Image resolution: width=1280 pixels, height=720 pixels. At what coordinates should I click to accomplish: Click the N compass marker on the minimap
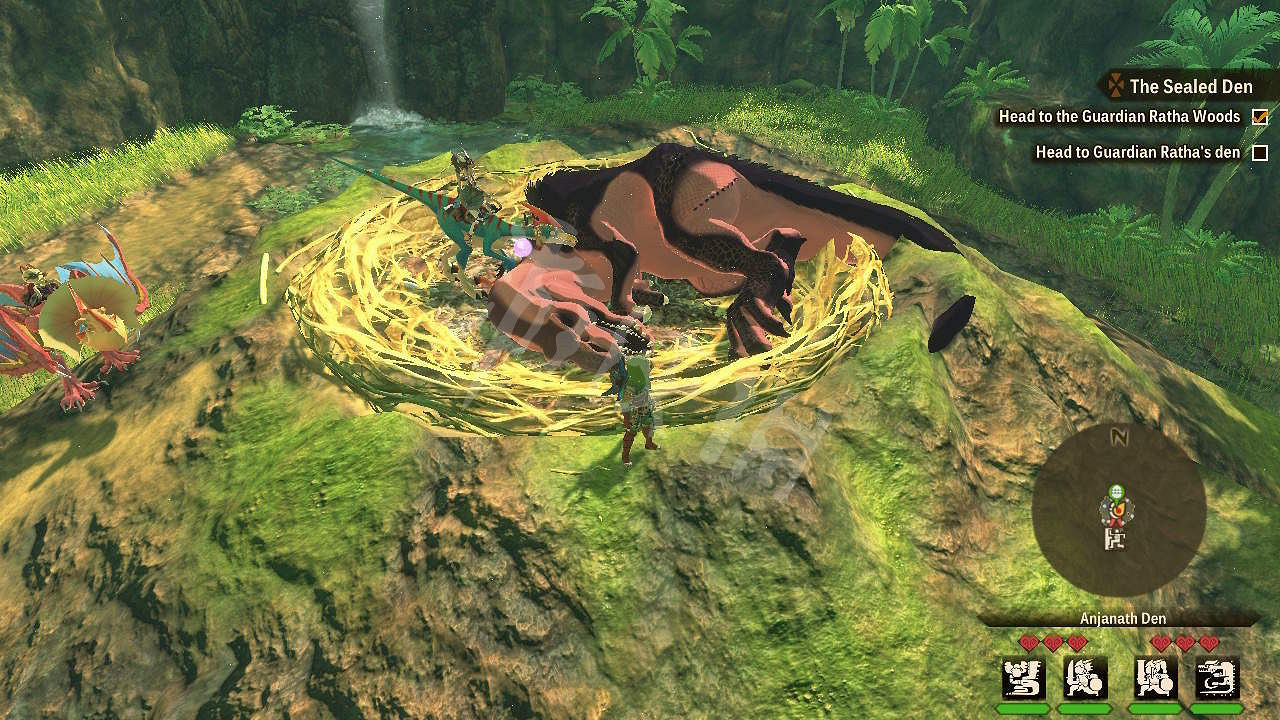tap(1118, 437)
